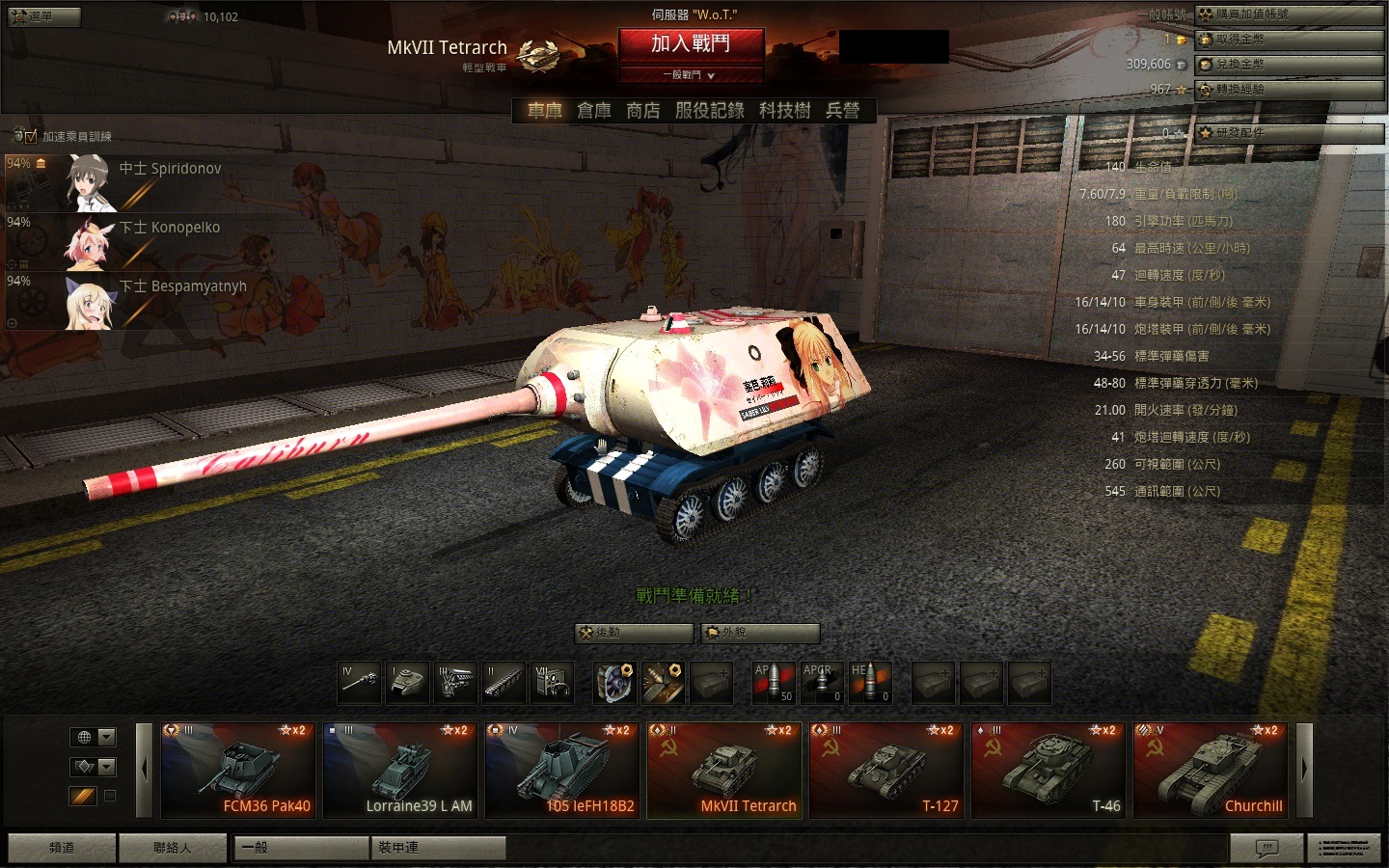The image size is (1389, 868).
Task: Click the 轉換經驗 convert experience button
Action: coord(1288,90)
